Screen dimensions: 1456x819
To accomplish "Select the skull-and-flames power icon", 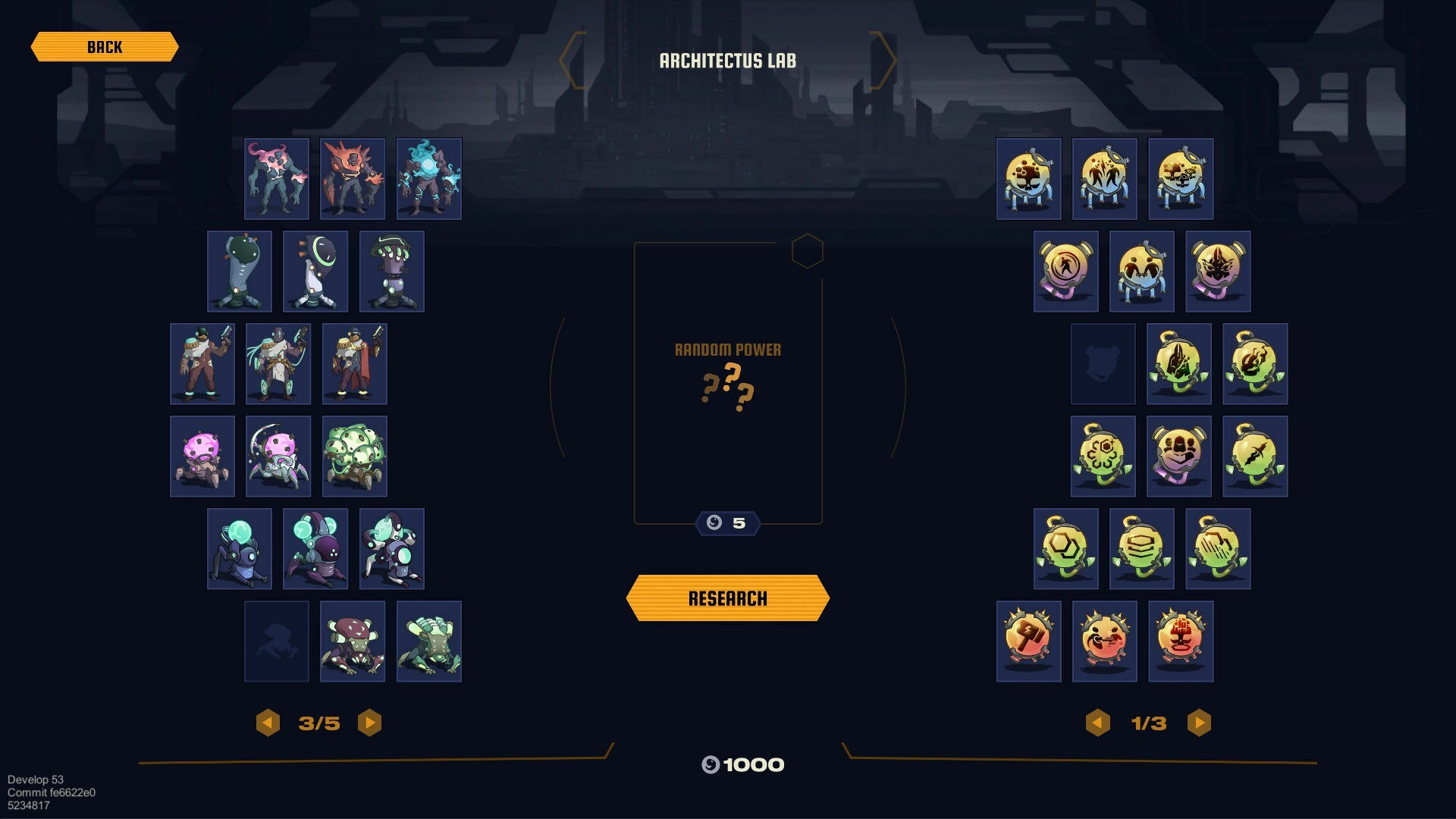I will click(1255, 363).
